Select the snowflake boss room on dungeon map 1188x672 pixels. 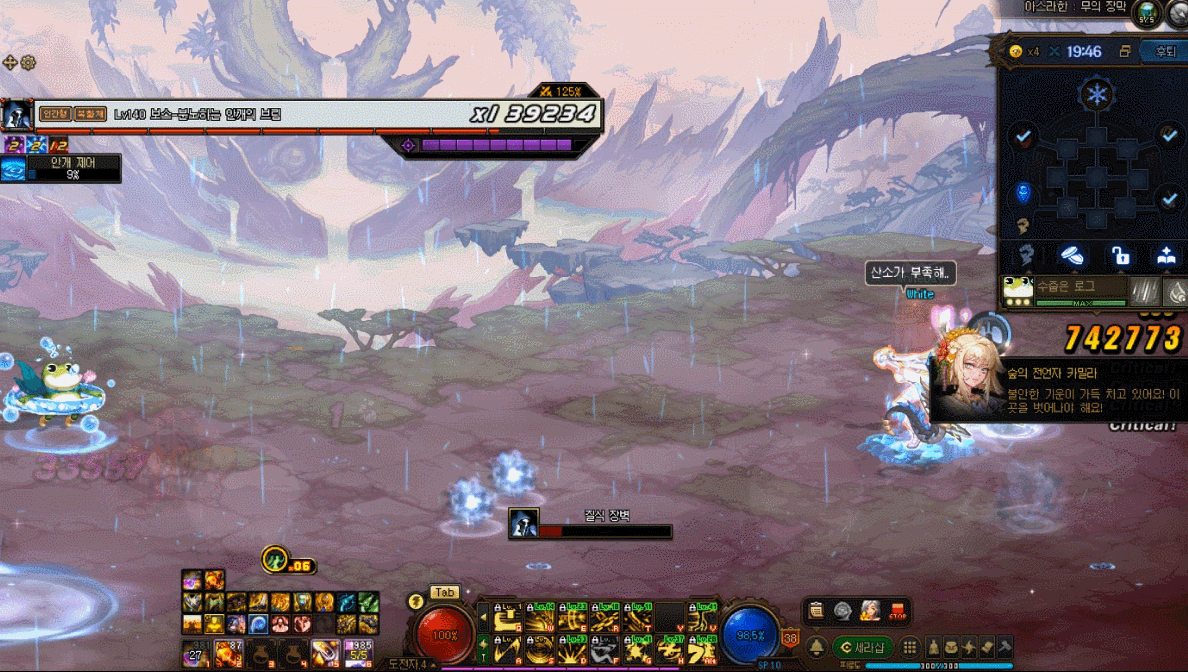tap(1097, 95)
